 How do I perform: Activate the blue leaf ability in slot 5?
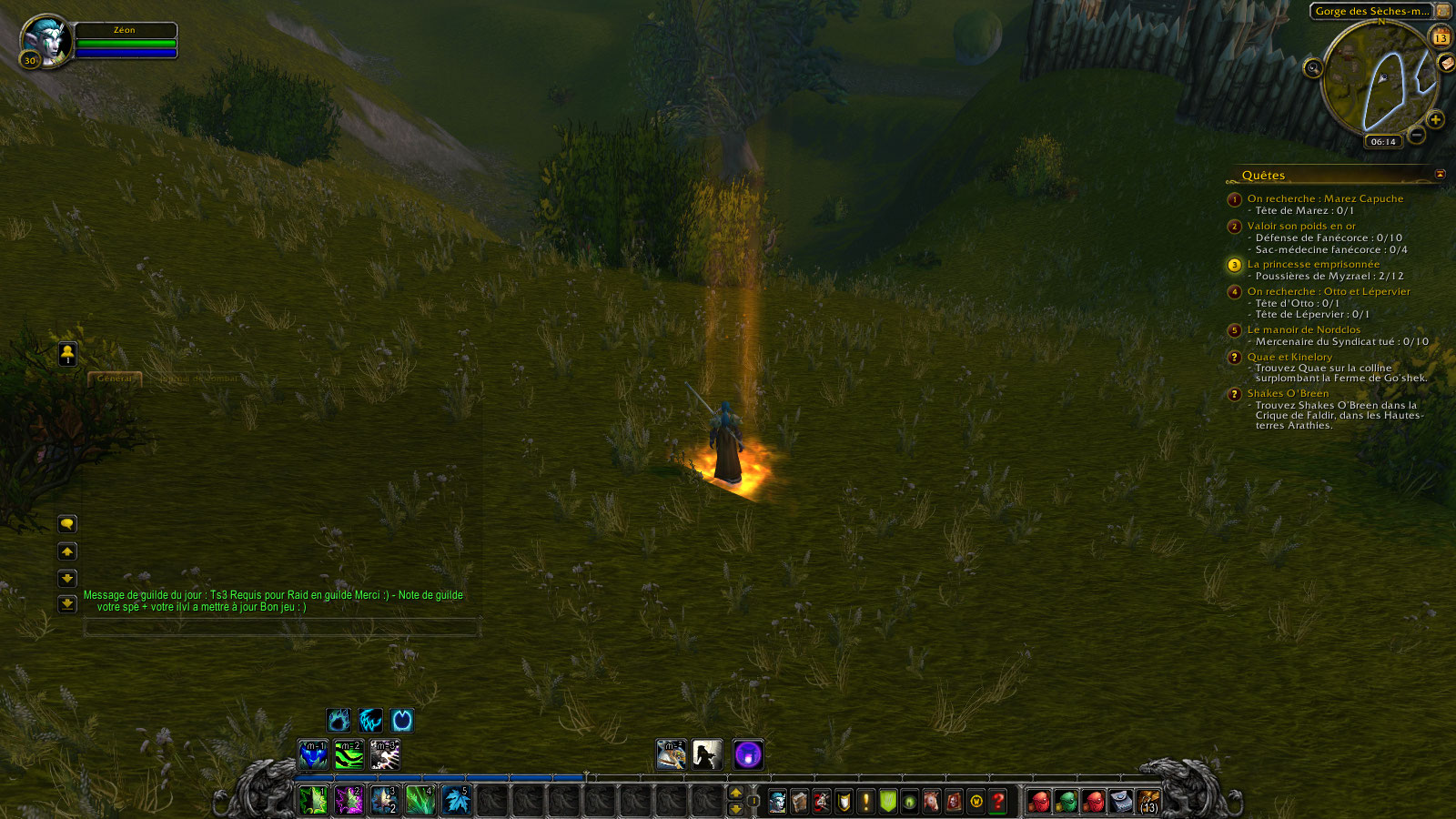pos(455,800)
